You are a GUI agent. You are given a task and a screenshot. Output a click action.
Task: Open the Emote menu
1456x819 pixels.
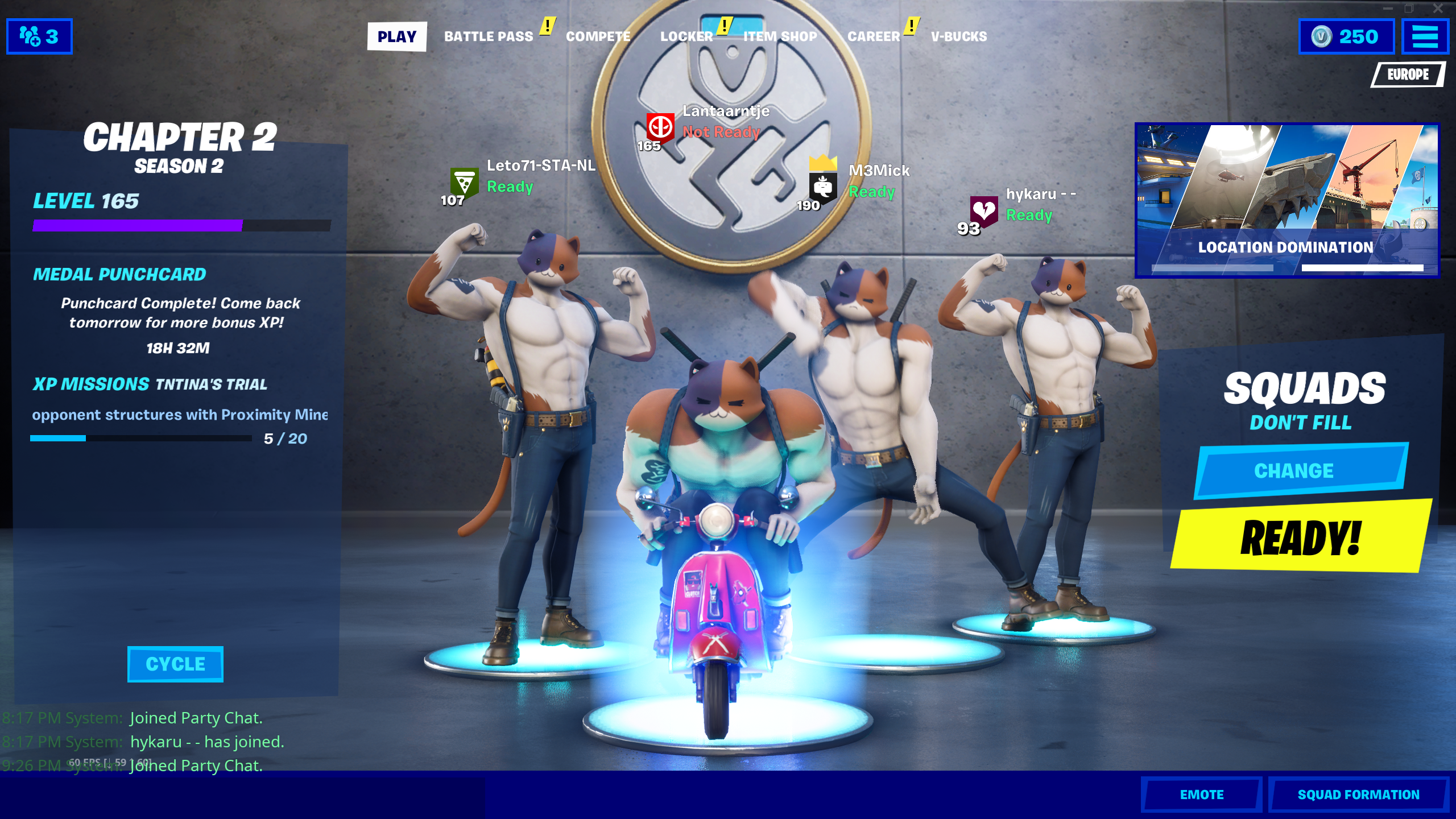coord(1201,795)
